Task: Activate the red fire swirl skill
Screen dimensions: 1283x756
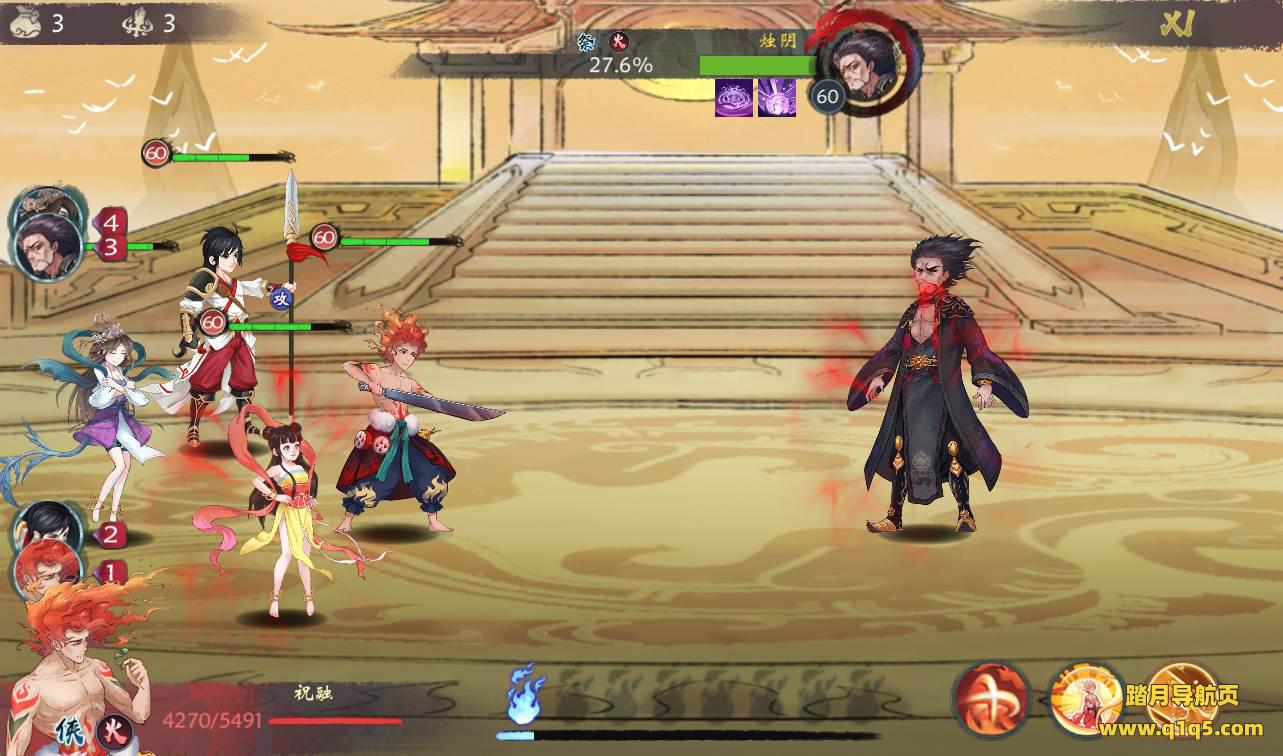Action: [x=991, y=699]
